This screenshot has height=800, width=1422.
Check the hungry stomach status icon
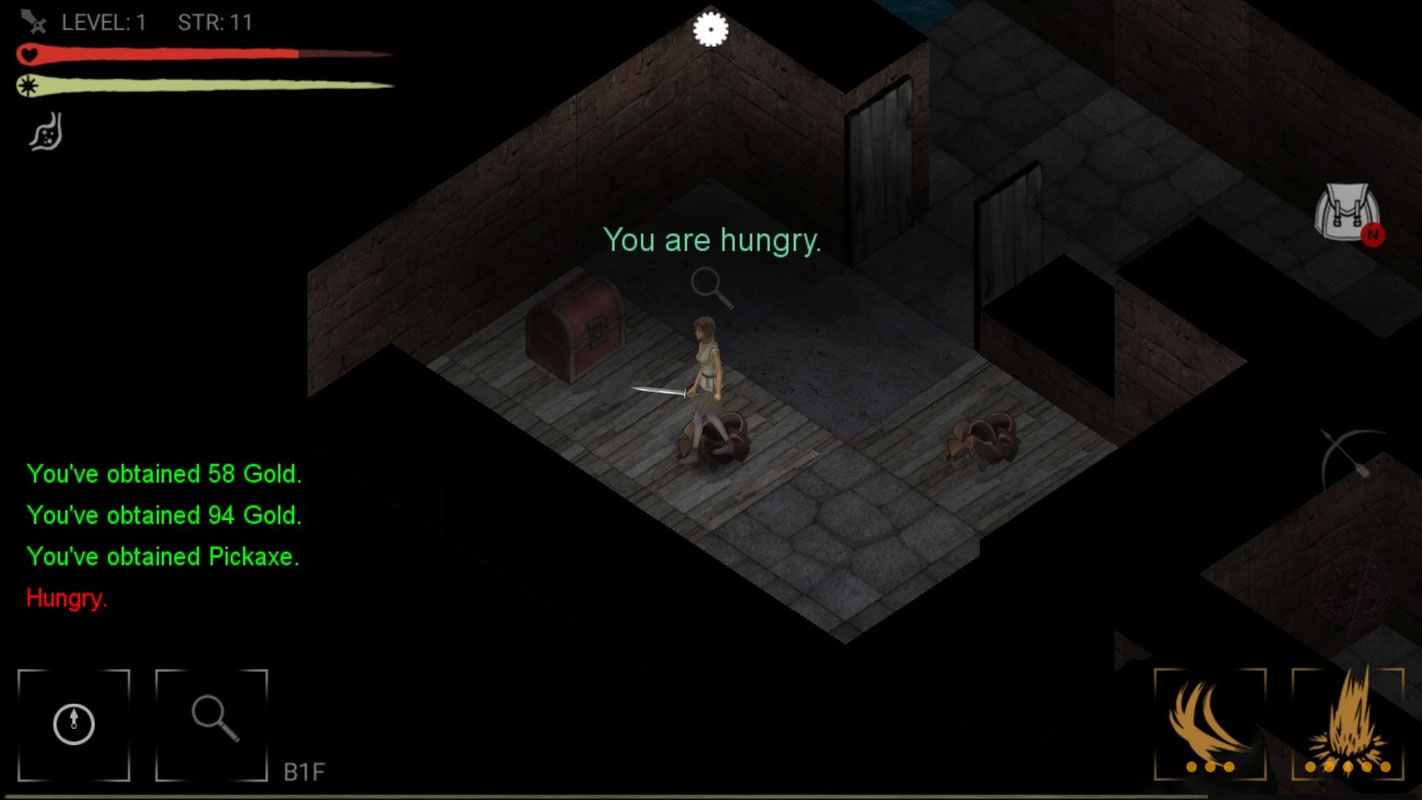click(x=45, y=132)
